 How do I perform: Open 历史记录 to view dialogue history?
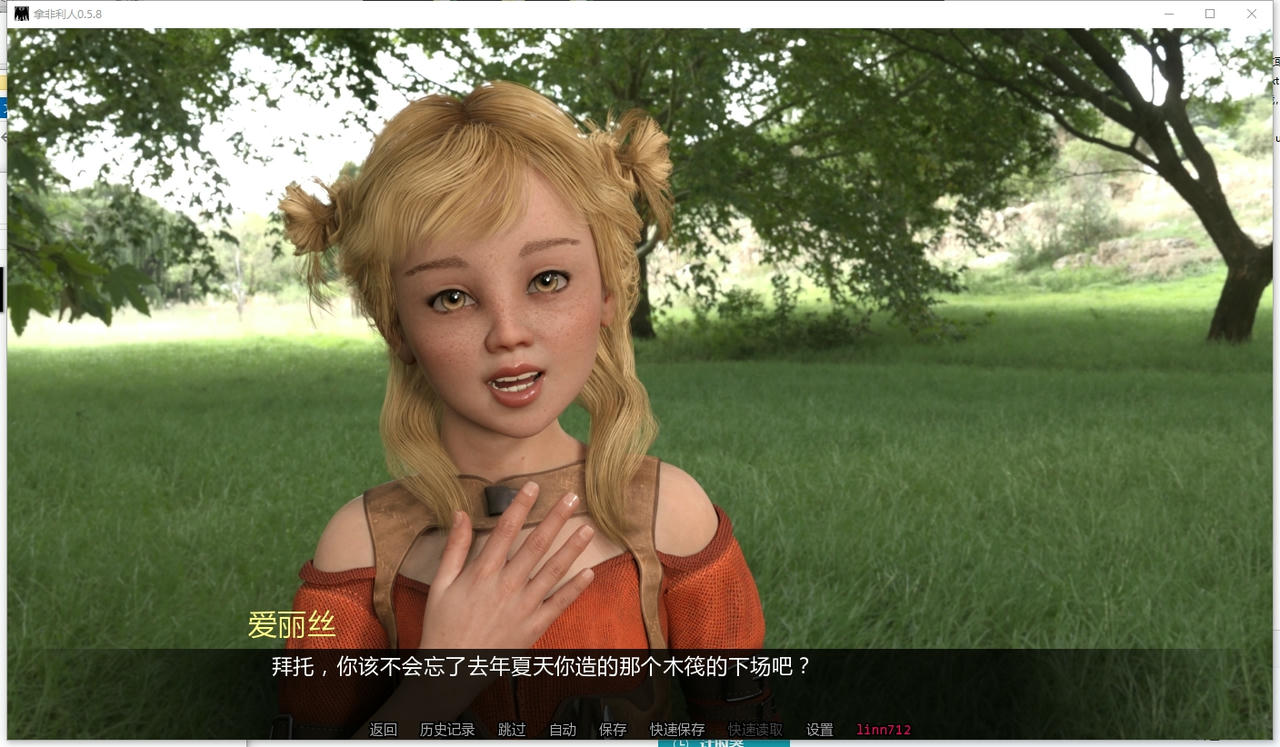(447, 729)
